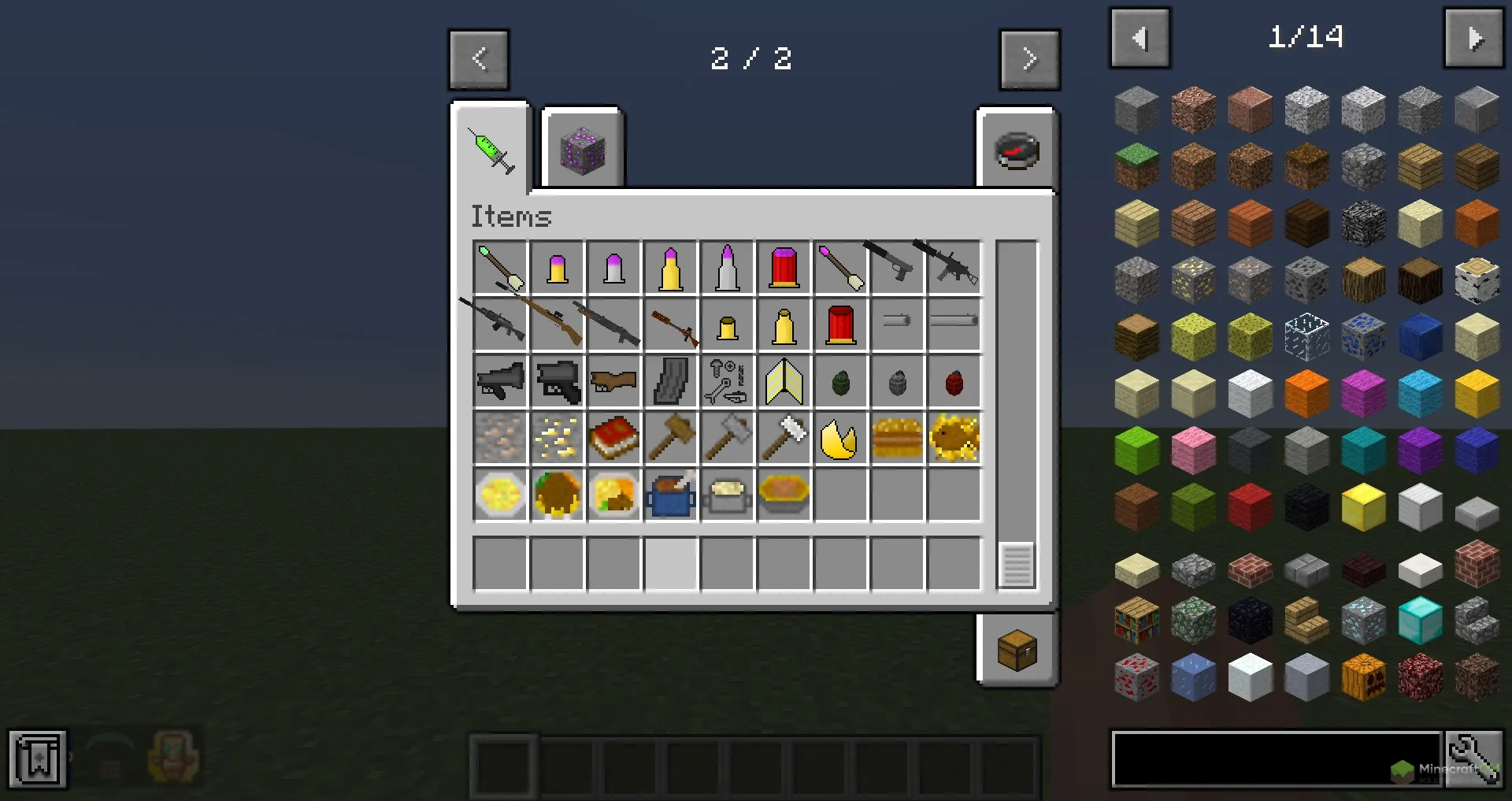
Task: Choose the blue cooking pot item
Action: pyautogui.click(x=671, y=495)
